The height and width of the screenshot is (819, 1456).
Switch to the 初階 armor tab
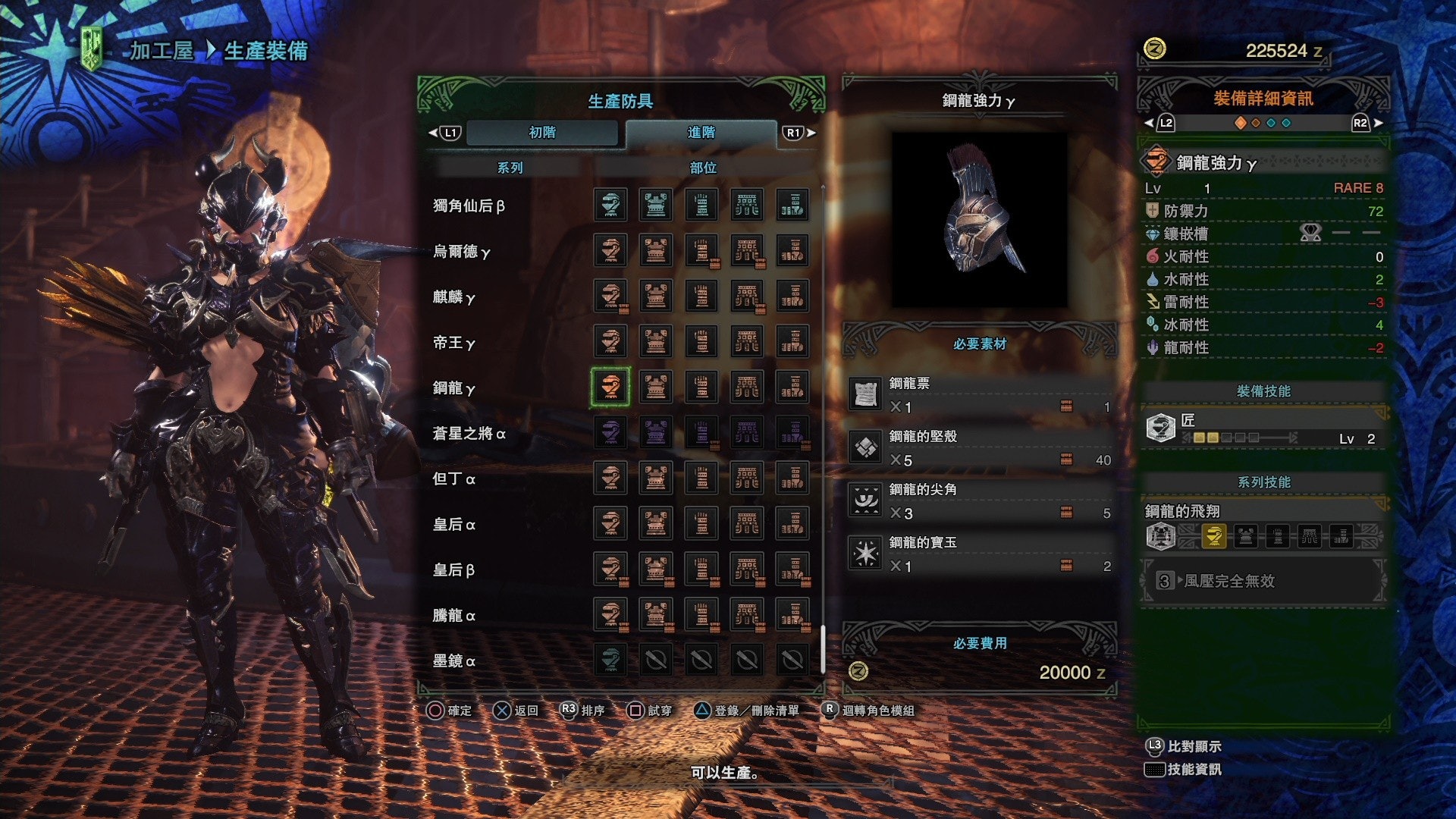(x=542, y=133)
